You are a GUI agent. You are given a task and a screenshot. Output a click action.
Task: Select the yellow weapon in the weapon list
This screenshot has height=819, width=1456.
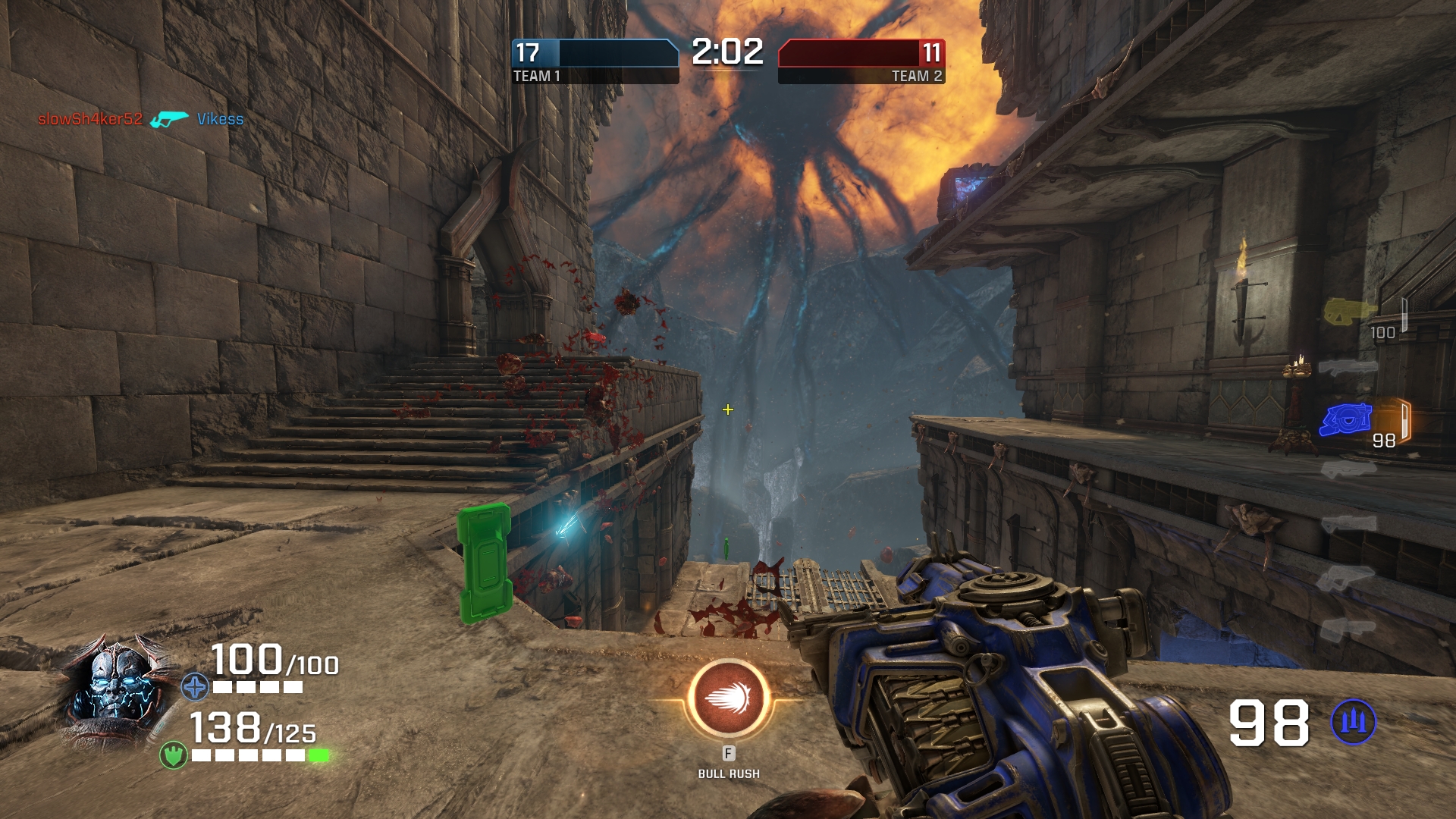click(x=1348, y=311)
